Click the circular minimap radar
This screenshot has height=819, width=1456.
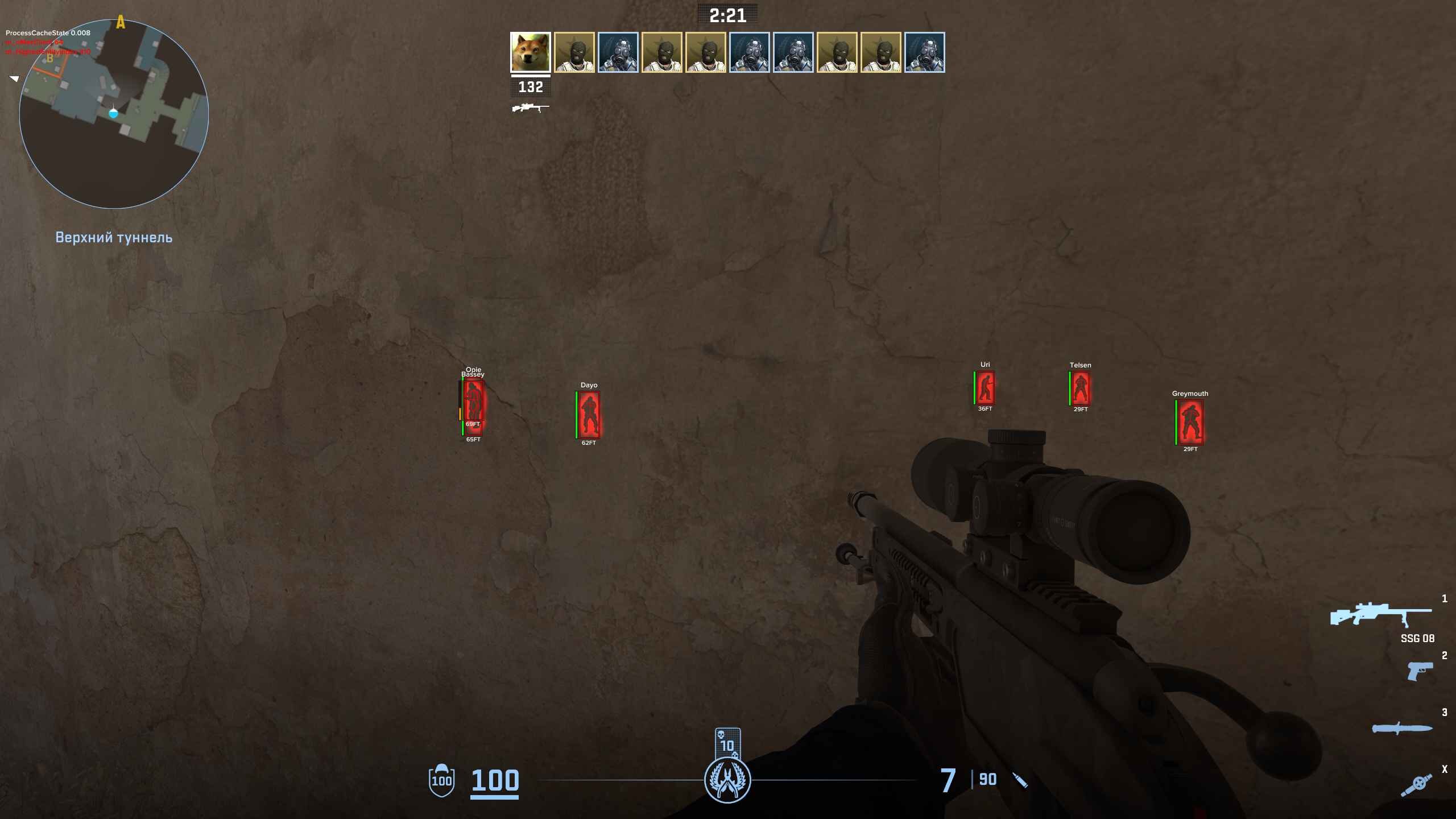click(114, 114)
